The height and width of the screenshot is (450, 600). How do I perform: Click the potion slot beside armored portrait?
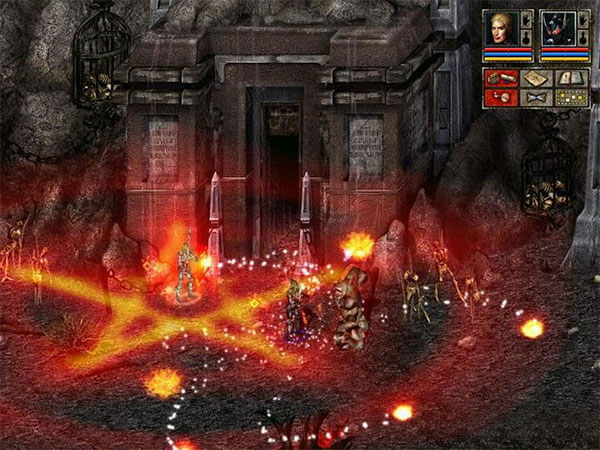(x=582, y=37)
